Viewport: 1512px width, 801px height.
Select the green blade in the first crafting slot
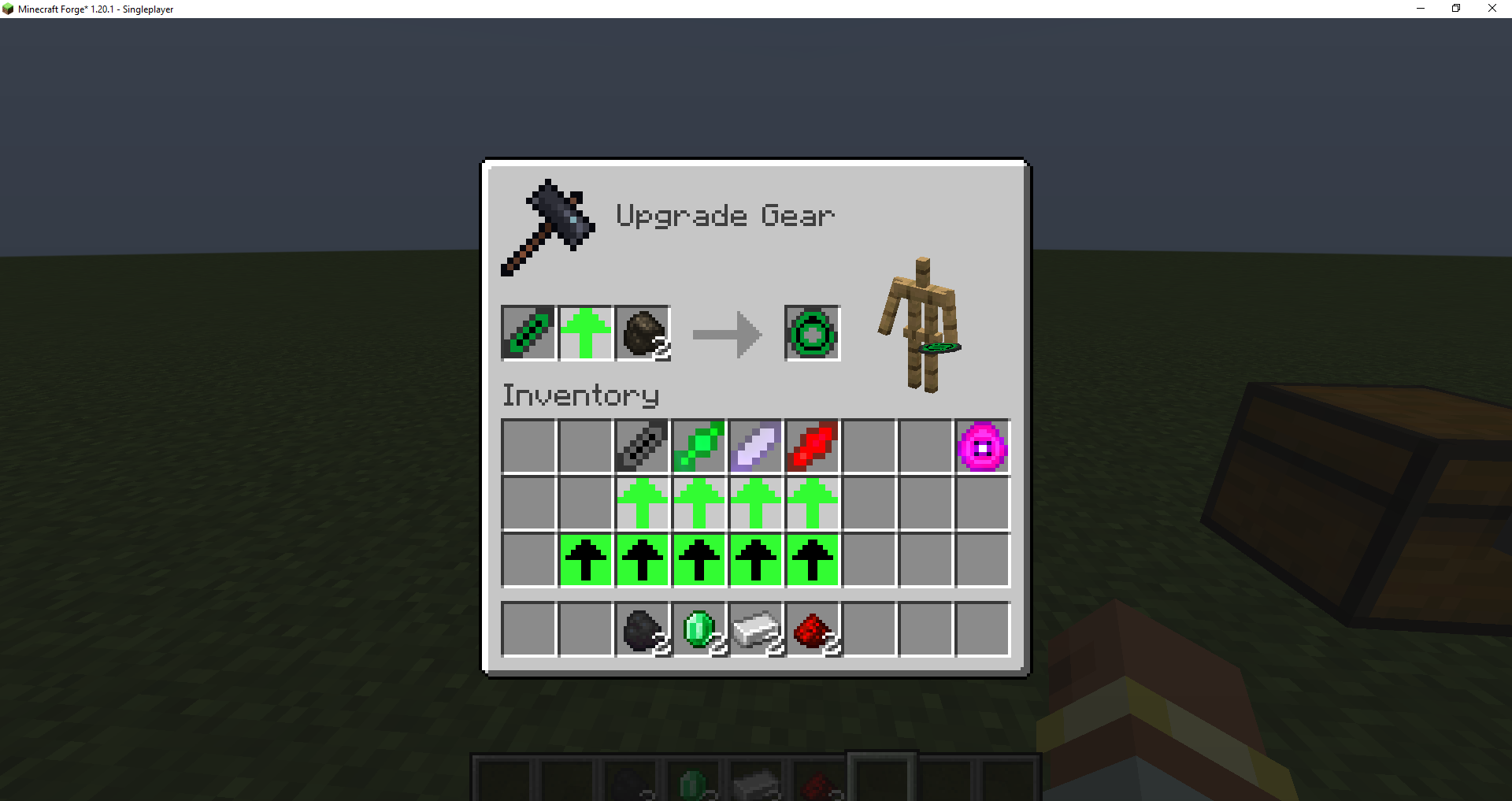pyautogui.click(x=528, y=333)
